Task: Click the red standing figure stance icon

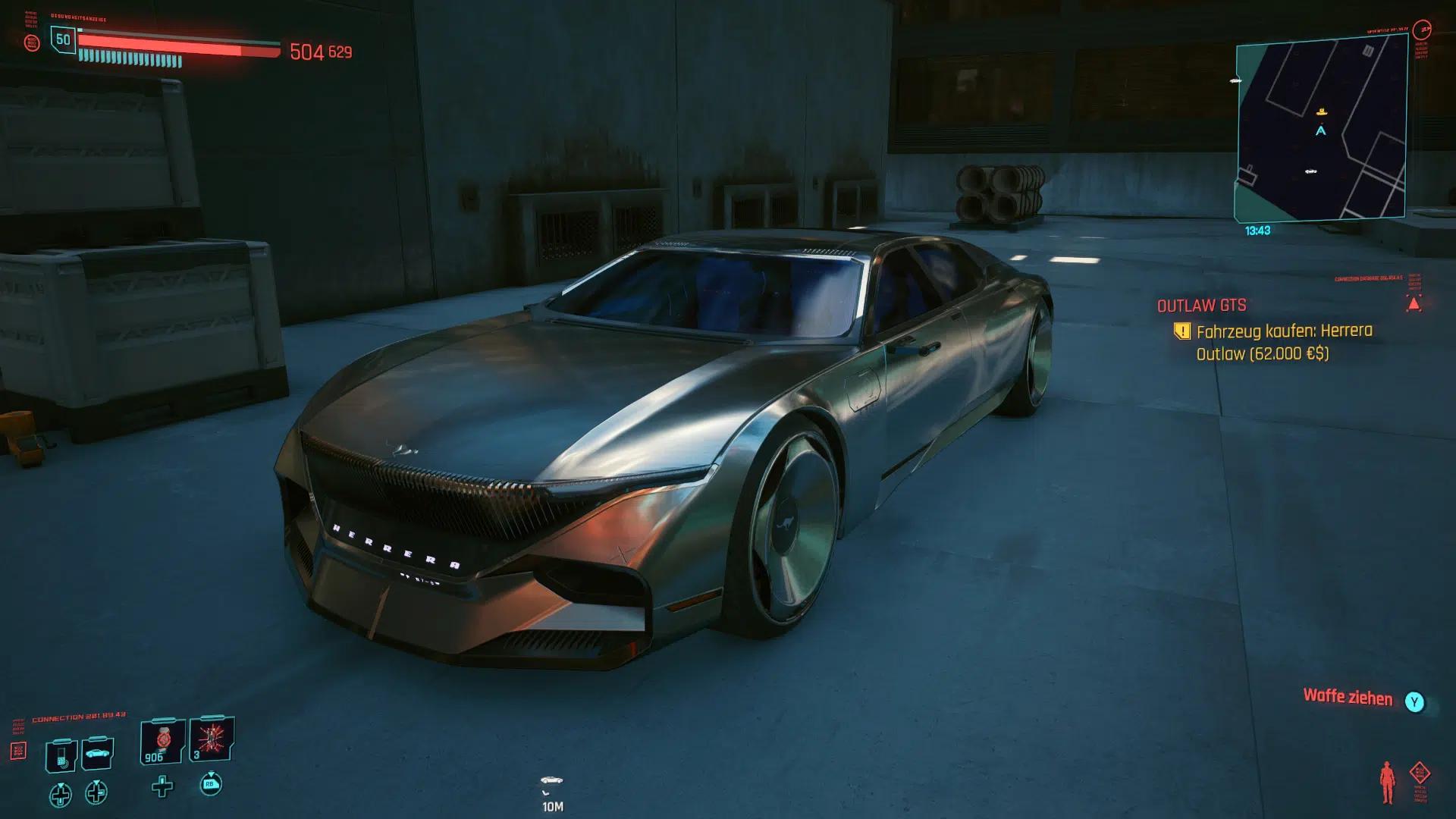Action: coord(1387,782)
